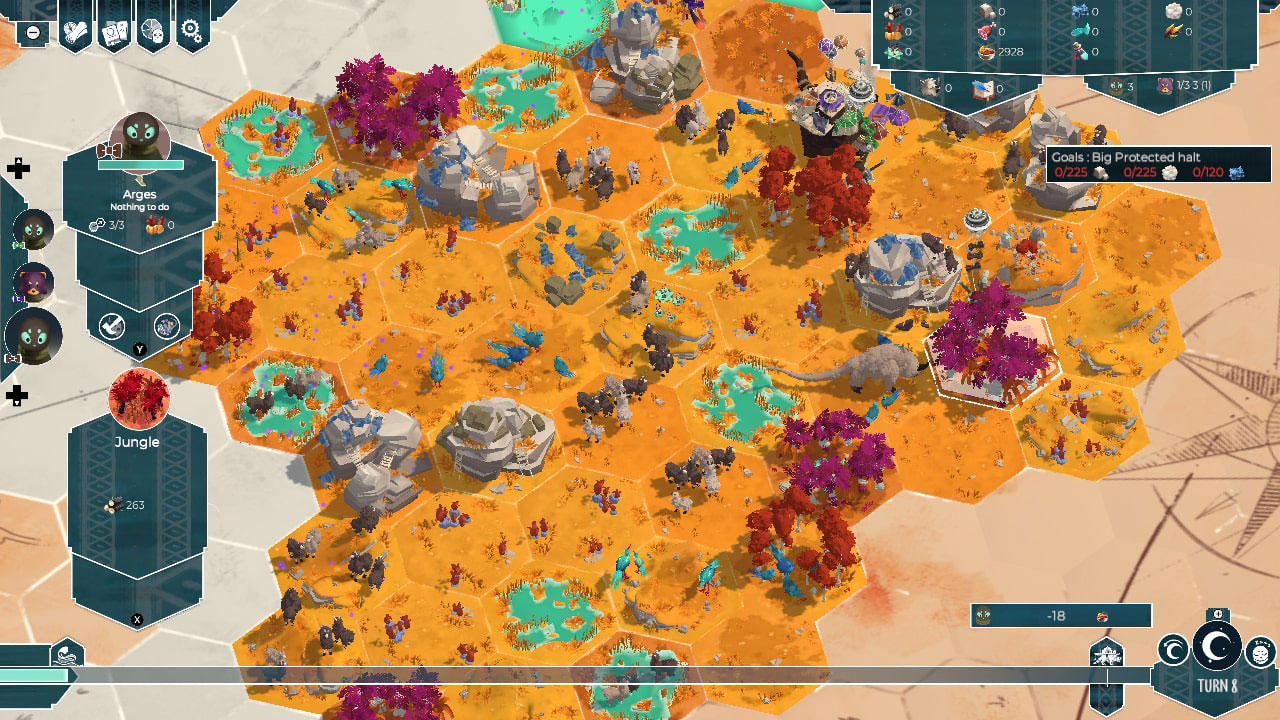Click the pupil capacity tab showing 1/3
Image resolution: width=1280 pixels, height=720 pixels.
[x=1192, y=86]
